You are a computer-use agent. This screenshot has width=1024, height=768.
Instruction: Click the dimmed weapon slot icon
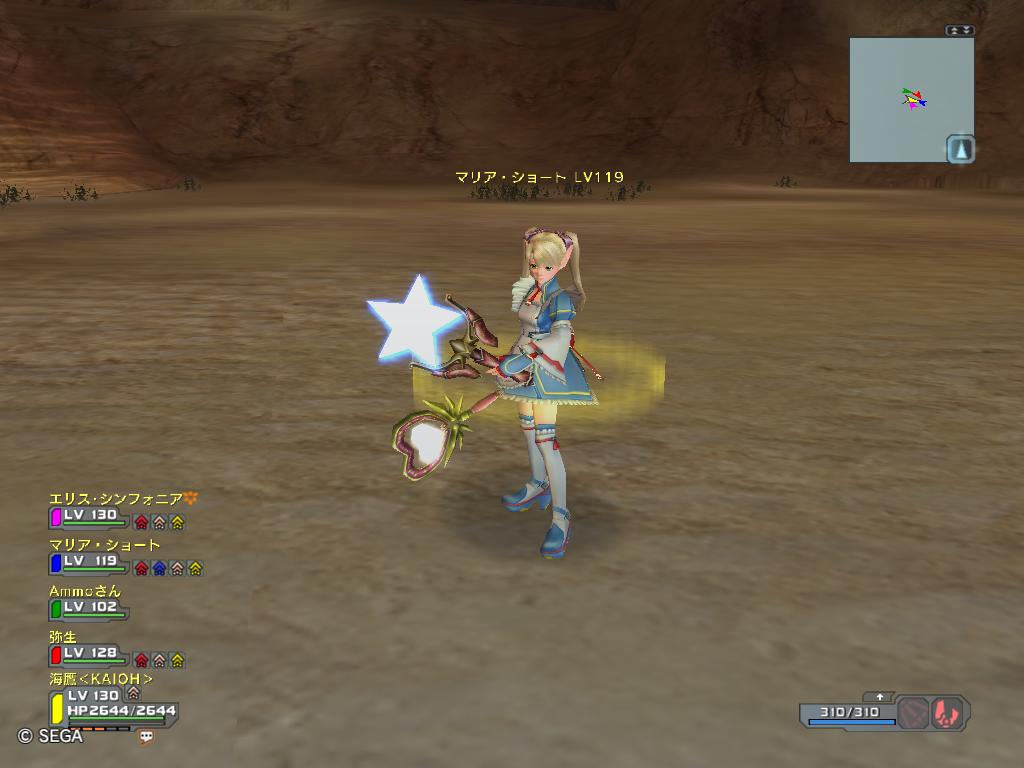point(912,713)
